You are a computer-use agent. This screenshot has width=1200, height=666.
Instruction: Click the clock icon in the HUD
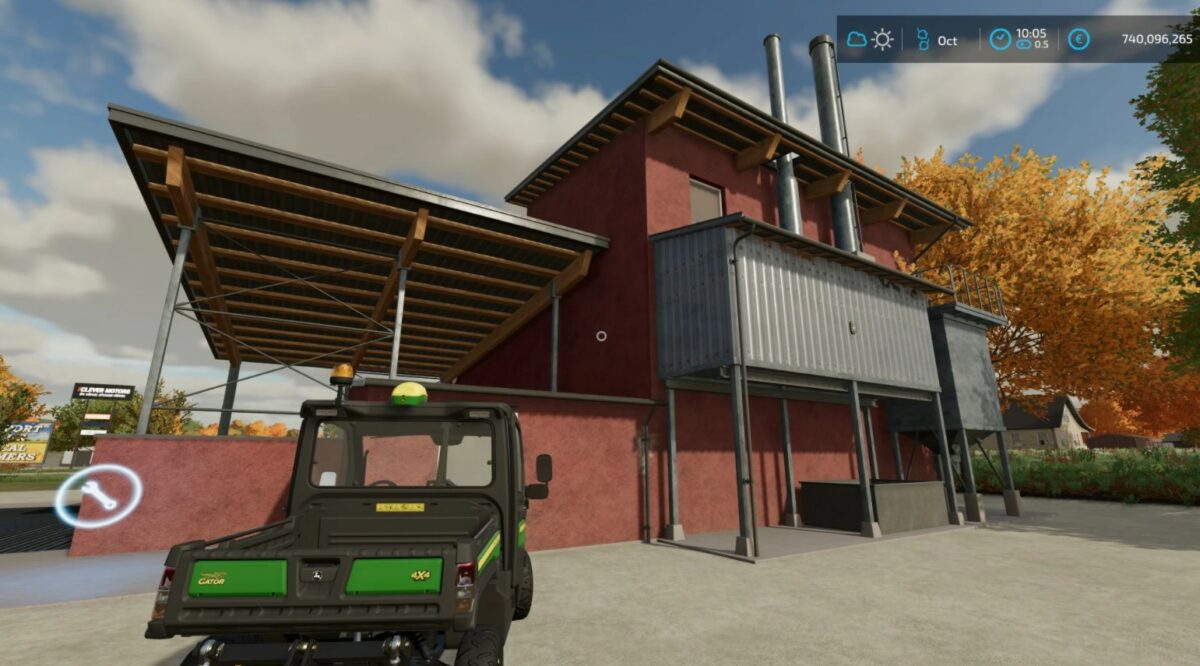[x=1000, y=40]
